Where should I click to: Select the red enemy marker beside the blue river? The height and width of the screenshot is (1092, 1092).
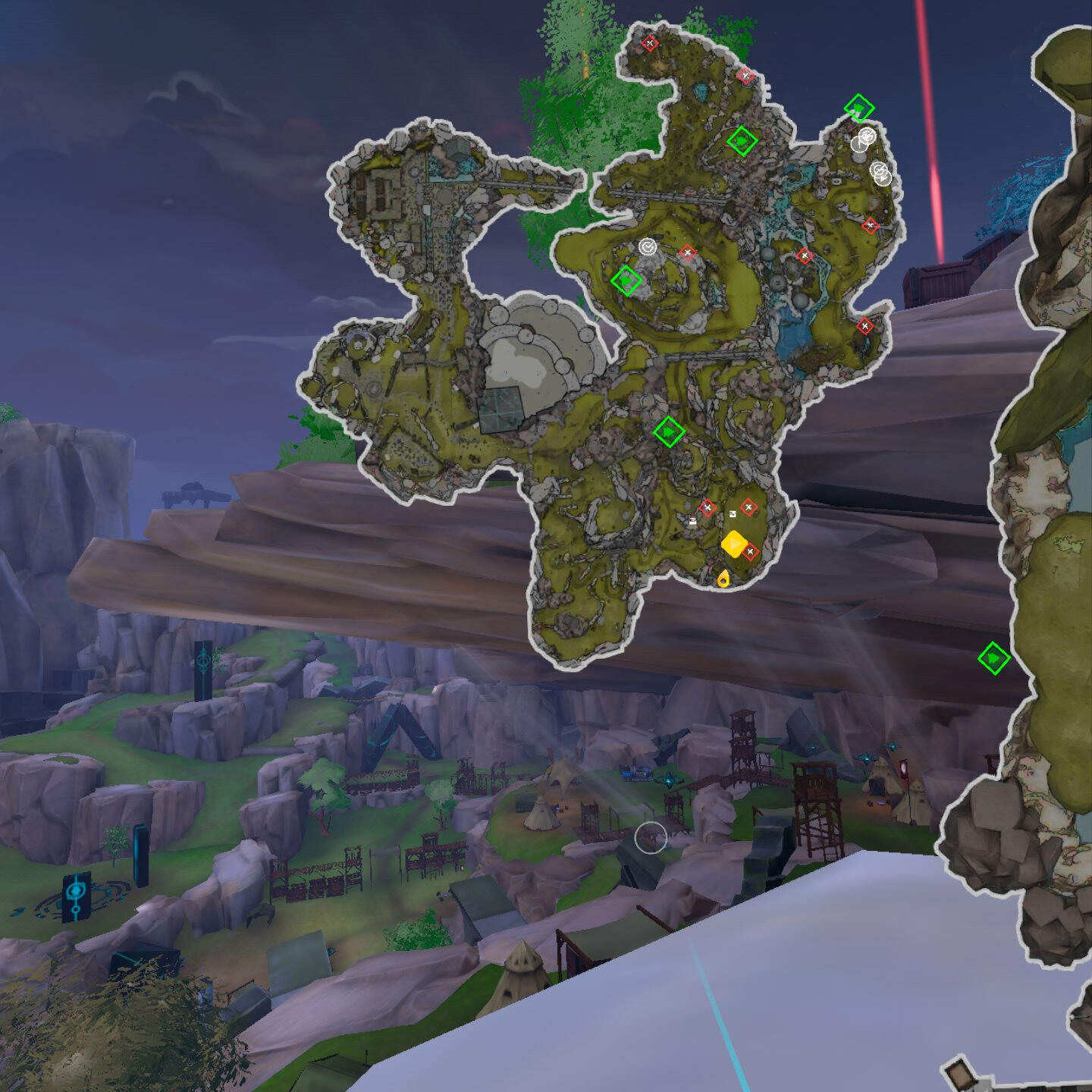pos(805,254)
